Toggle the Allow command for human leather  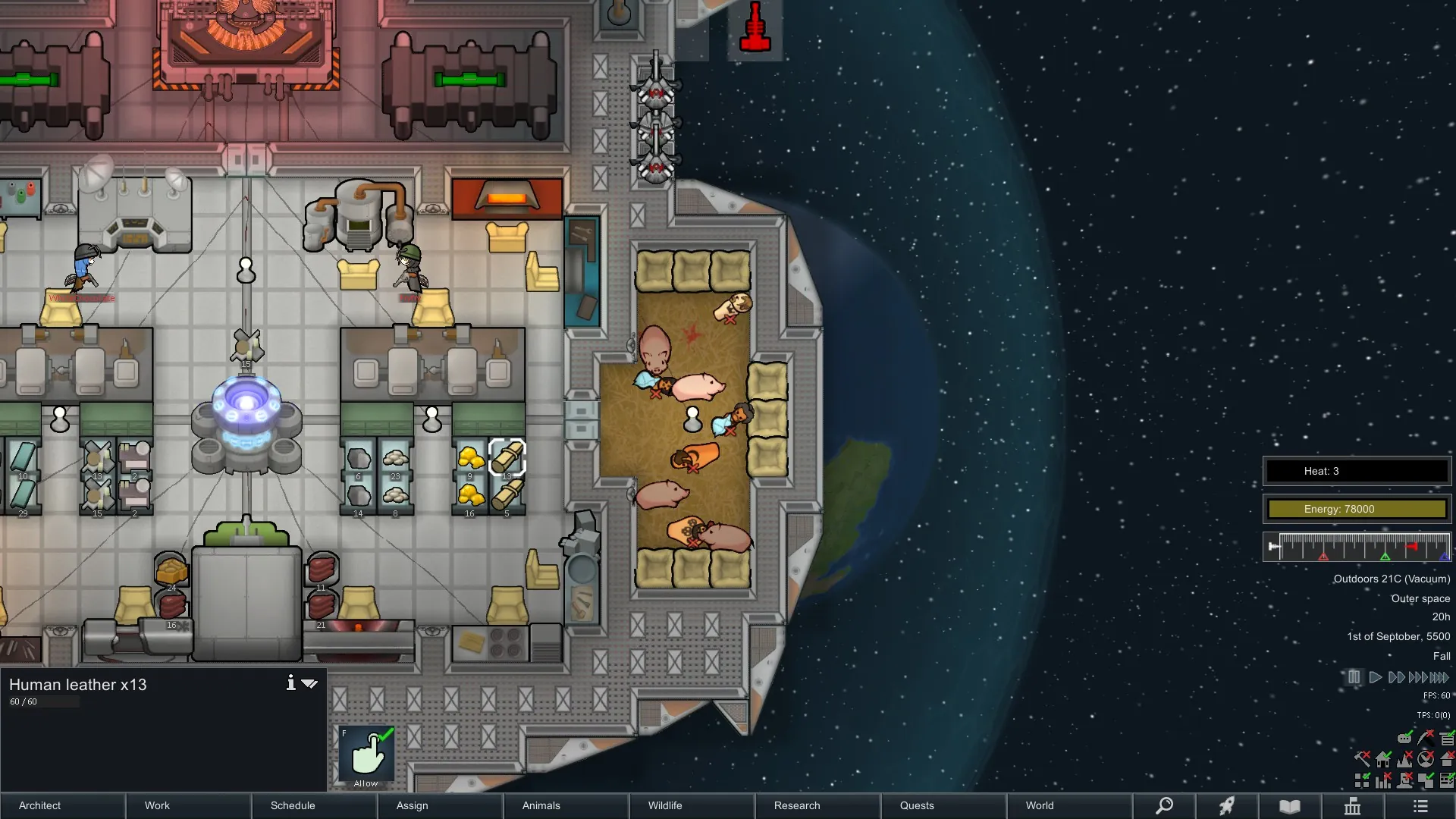(x=367, y=756)
